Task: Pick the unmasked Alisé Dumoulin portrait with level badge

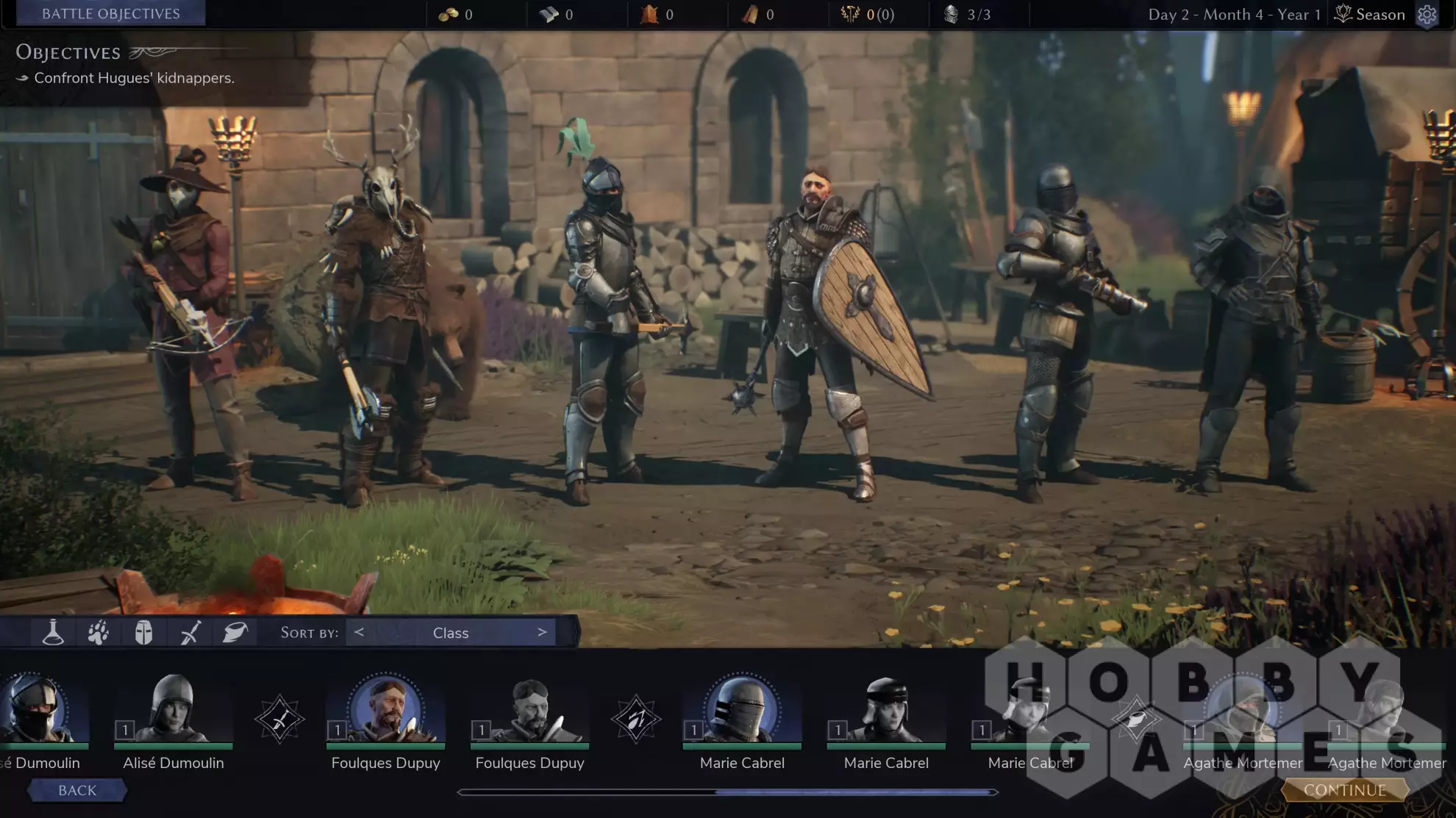Action: (x=174, y=711)
